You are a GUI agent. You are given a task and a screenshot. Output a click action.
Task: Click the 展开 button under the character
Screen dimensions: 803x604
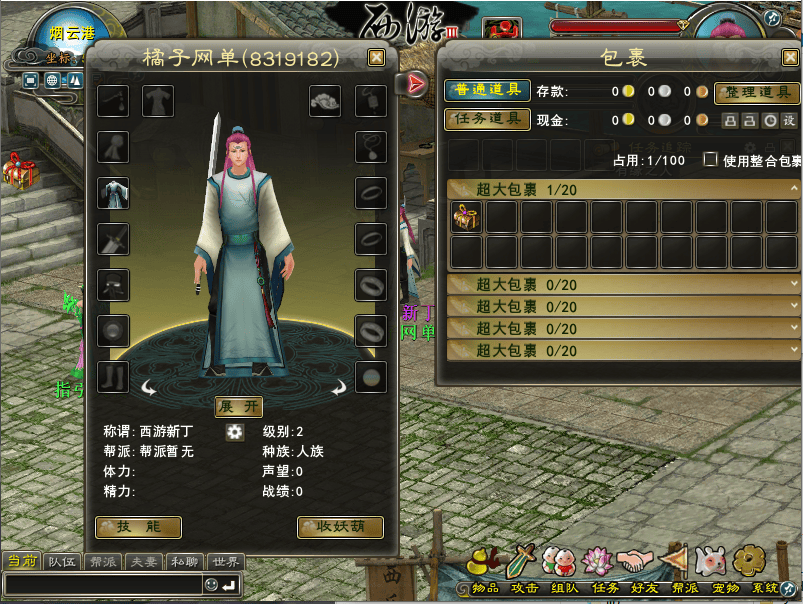(239, 407)
